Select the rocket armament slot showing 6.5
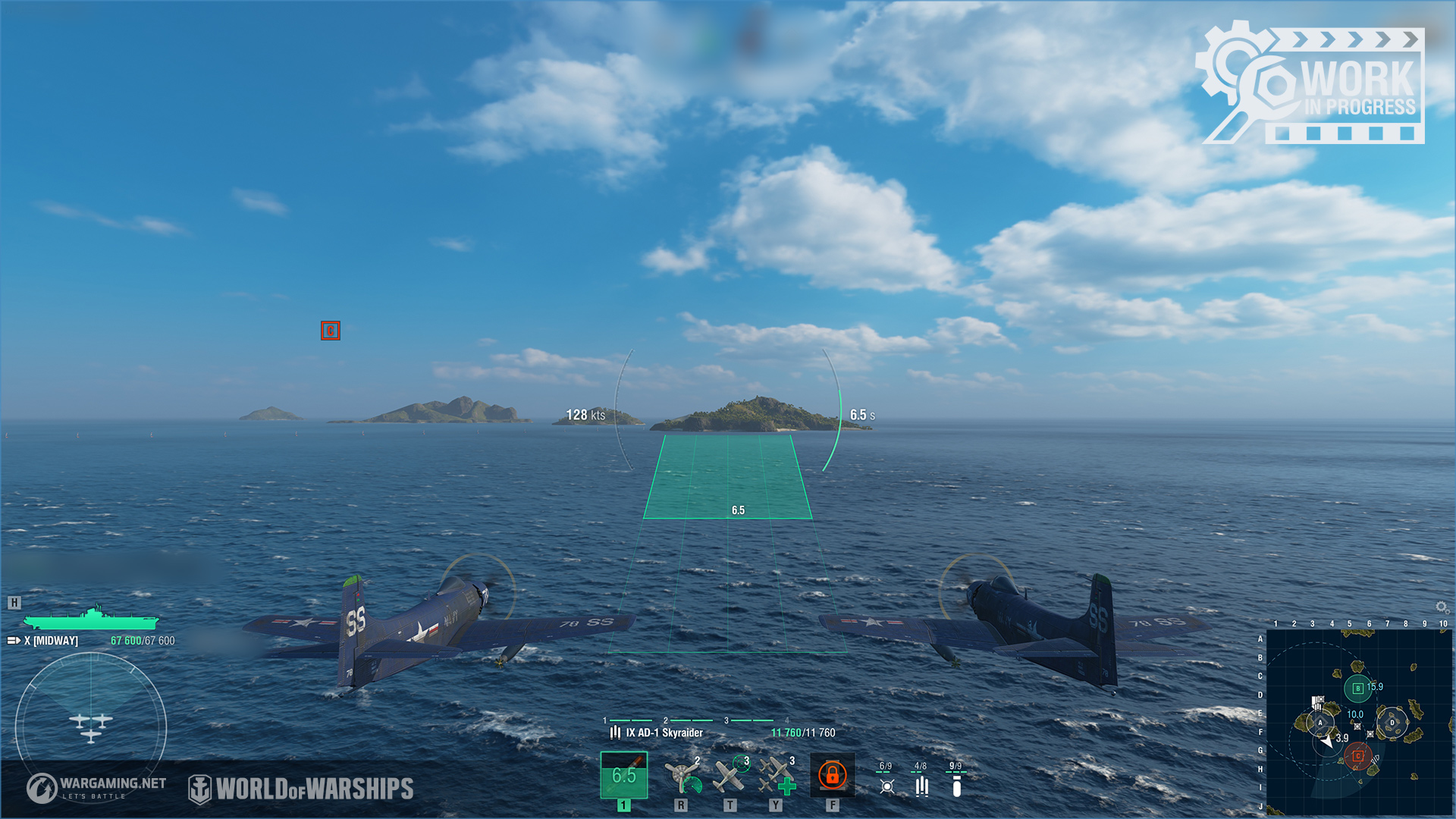This screenshot has width=1456, height=819. (623, 775)
